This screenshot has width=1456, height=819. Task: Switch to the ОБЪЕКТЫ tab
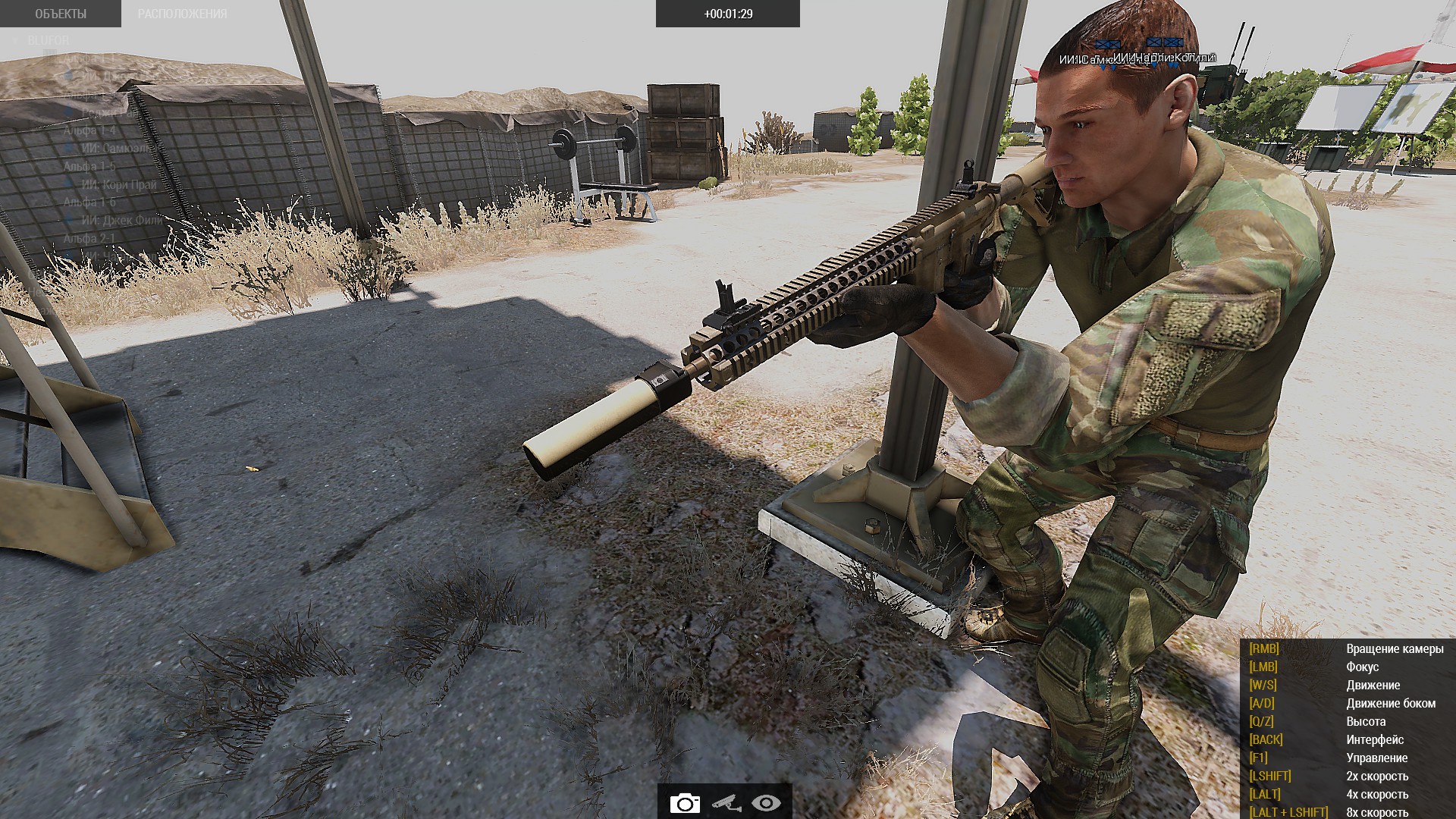61,14
